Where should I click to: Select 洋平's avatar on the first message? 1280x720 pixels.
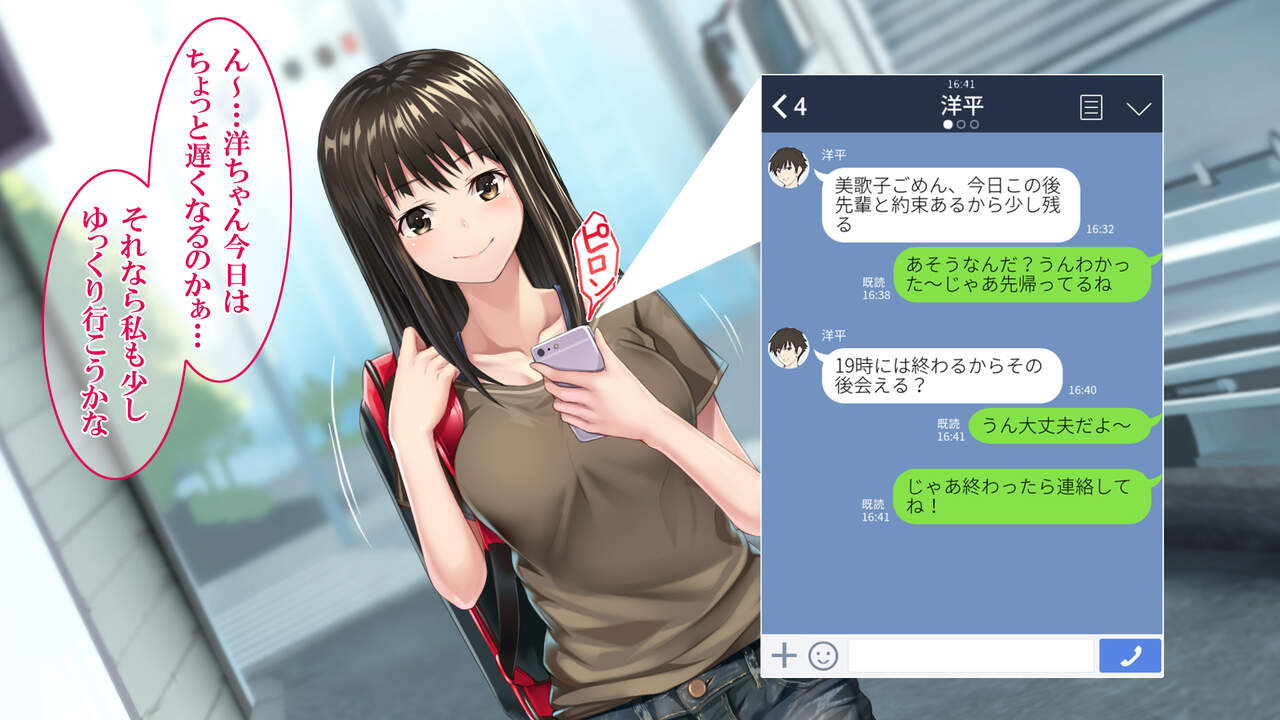pyautogui.click(x=788, y=167)
